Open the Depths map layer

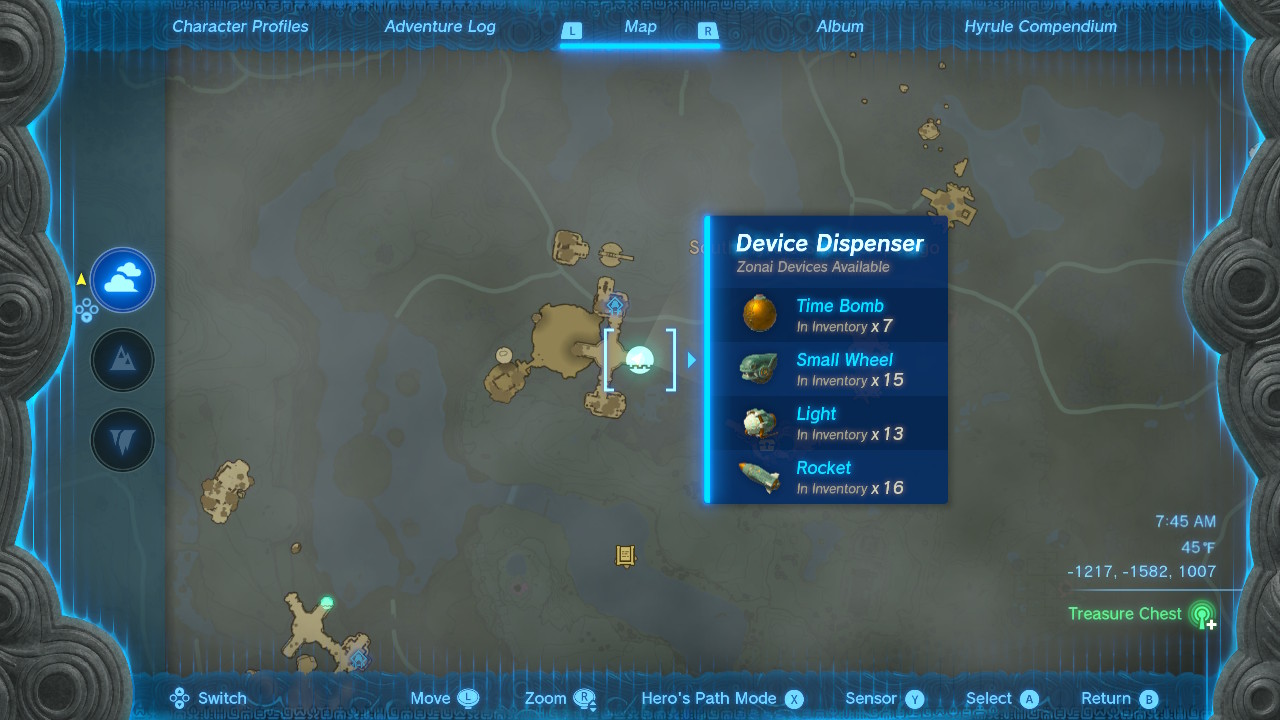point(122,440)
